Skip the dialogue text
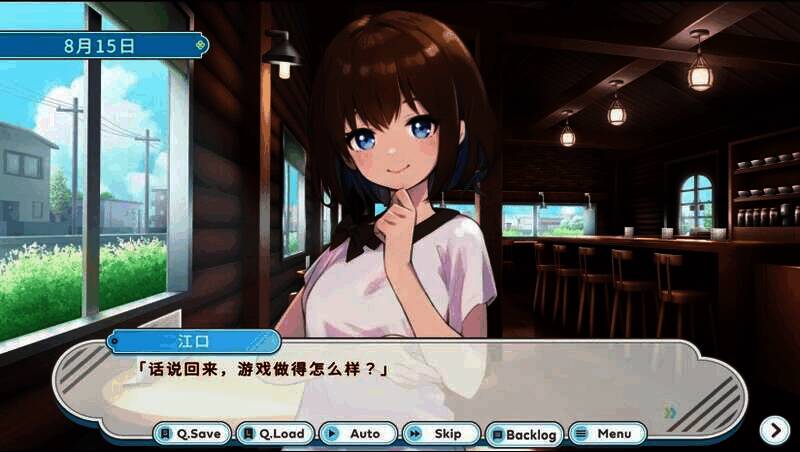This screenshot has width=800, height=452. coord(441,434)
